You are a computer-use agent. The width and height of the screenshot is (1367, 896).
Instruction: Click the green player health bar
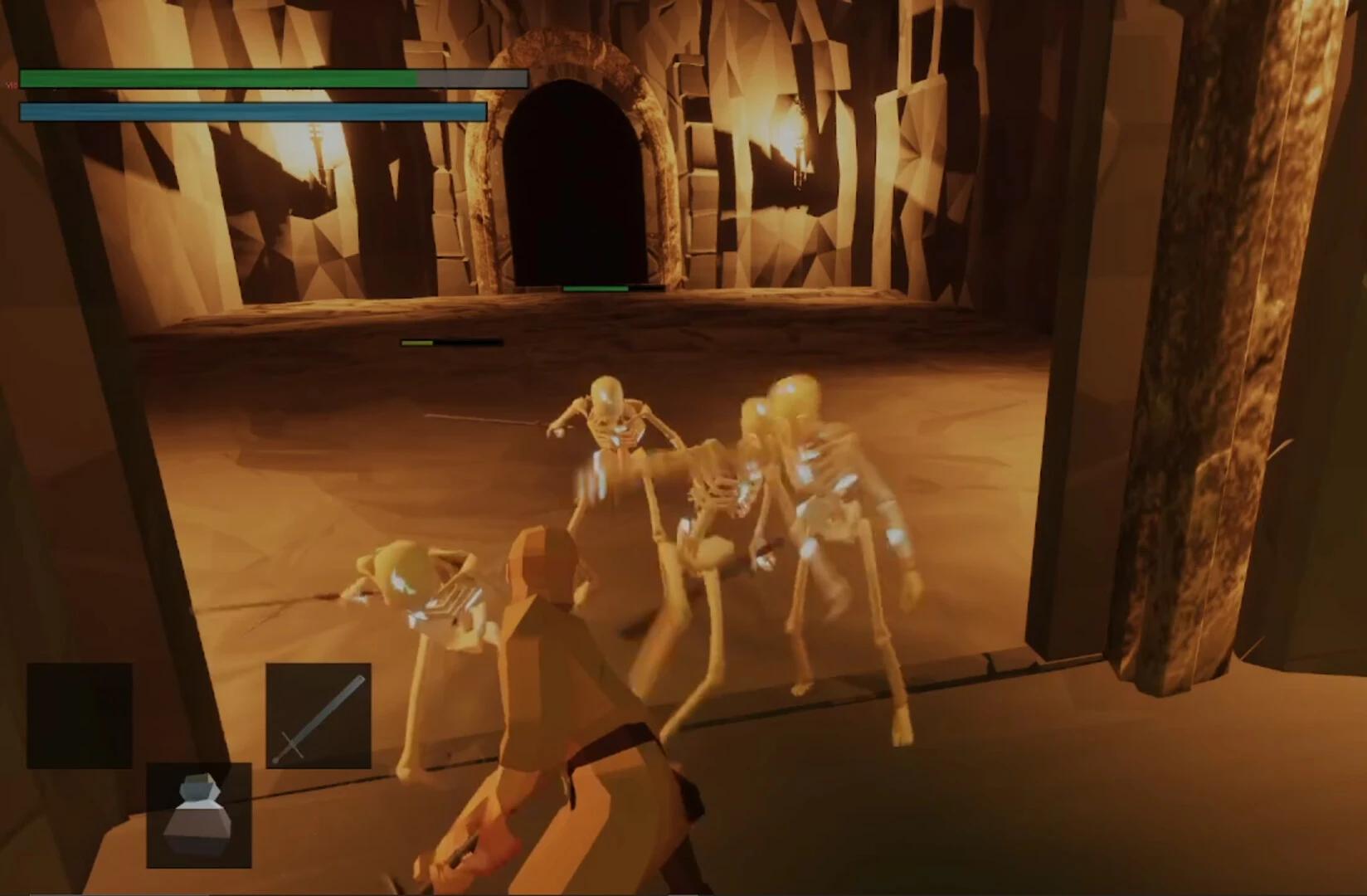(x=216, y=79)
